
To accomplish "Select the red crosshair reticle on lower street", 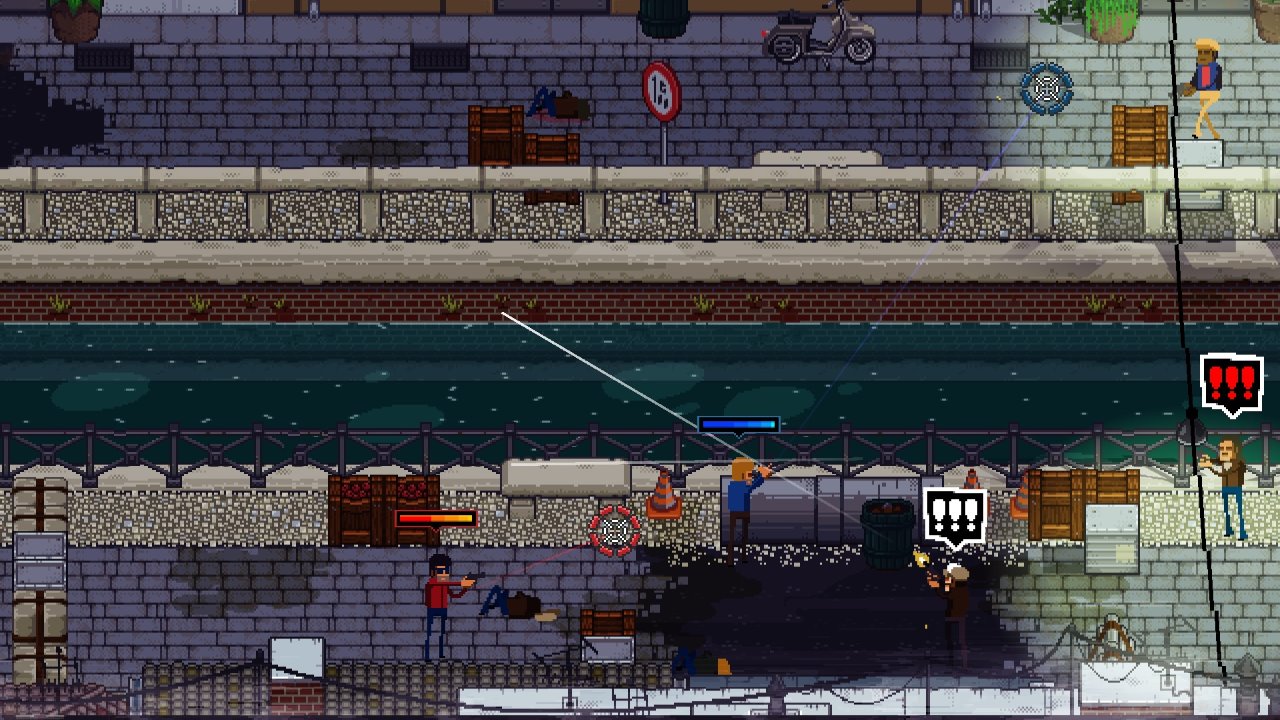I will [x=617, y=532].
